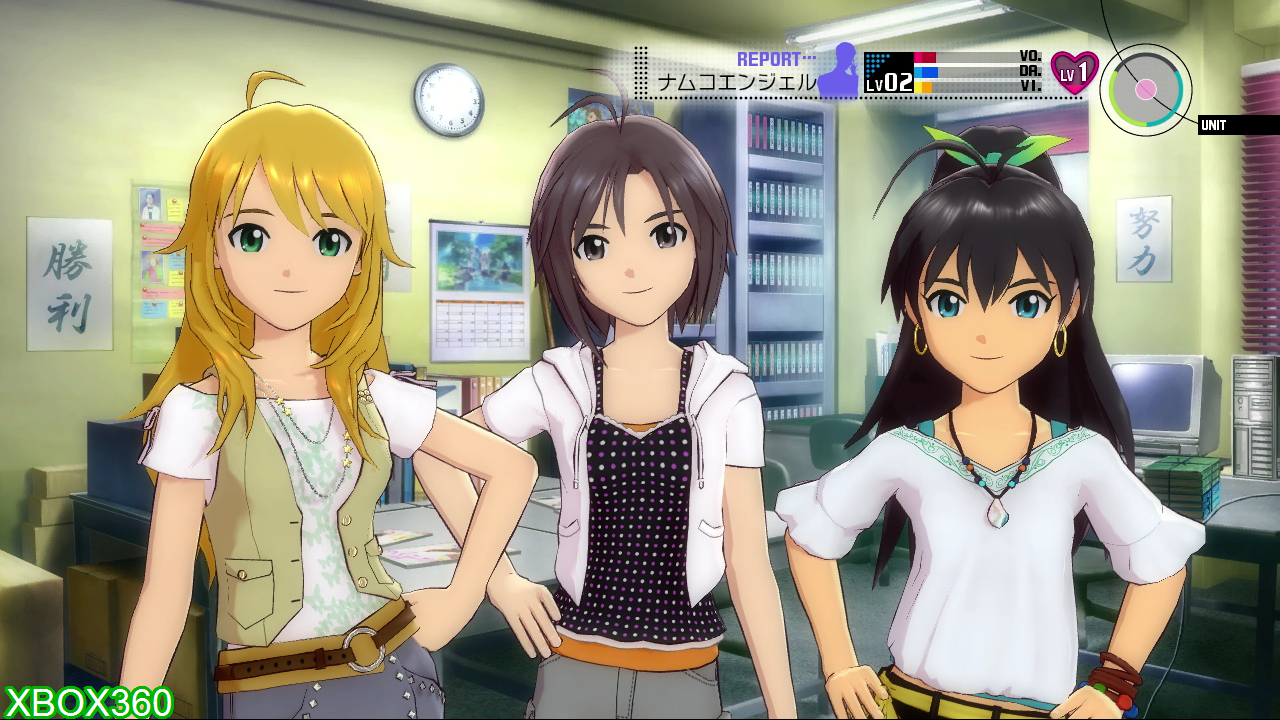Open the circular dial gauge
This screenshot has width=1280, height=720.
(x=1146, y=89)
